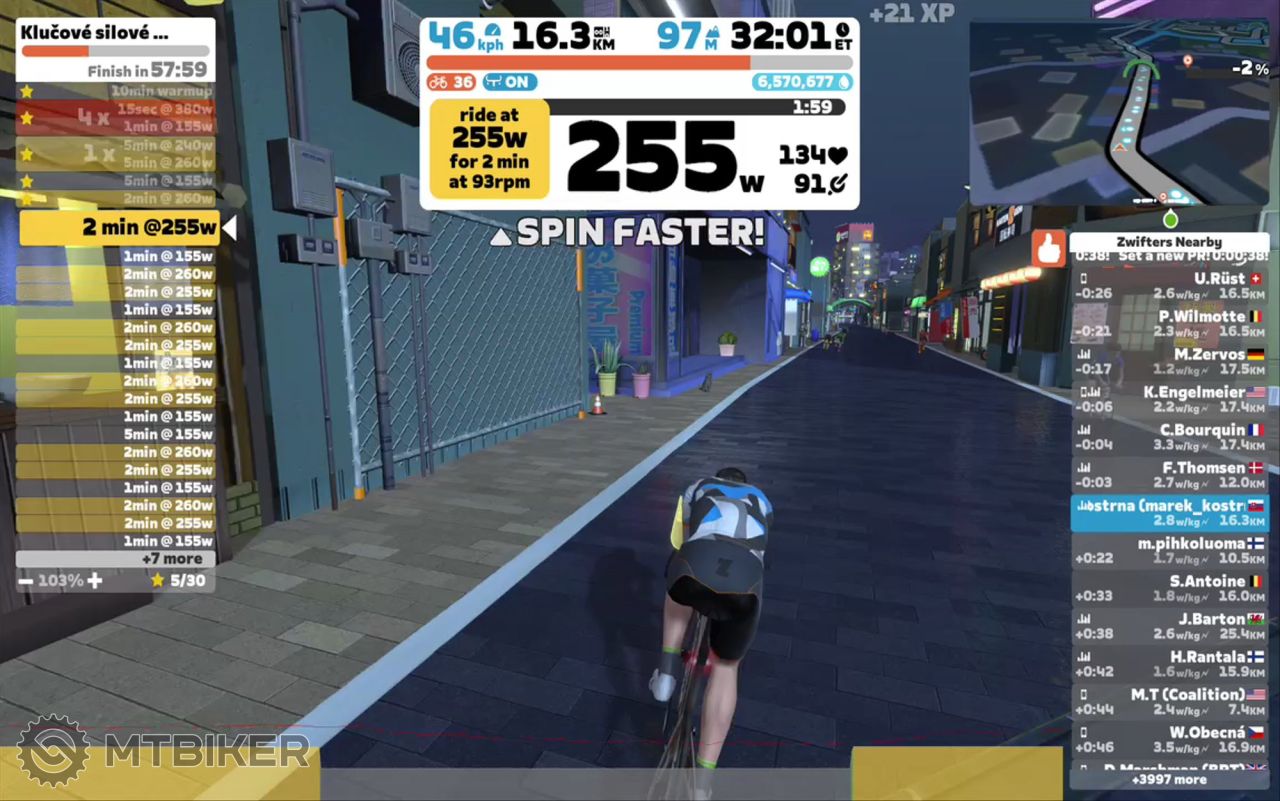This screenshot has width=1280, height=801.
Task: Toggle the ERG mode ON switch
Action: click(510, 82)
